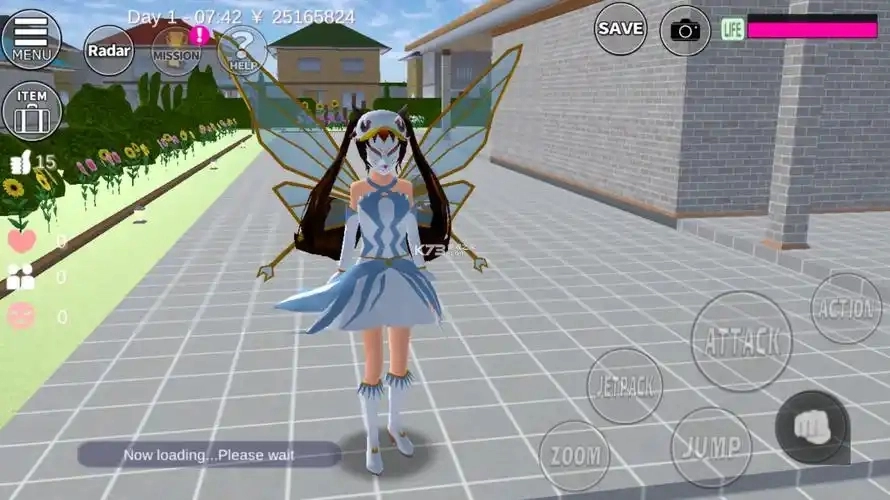The image size is (890, 500).
Task: Make the character JUMP
Action: [711, 447]
